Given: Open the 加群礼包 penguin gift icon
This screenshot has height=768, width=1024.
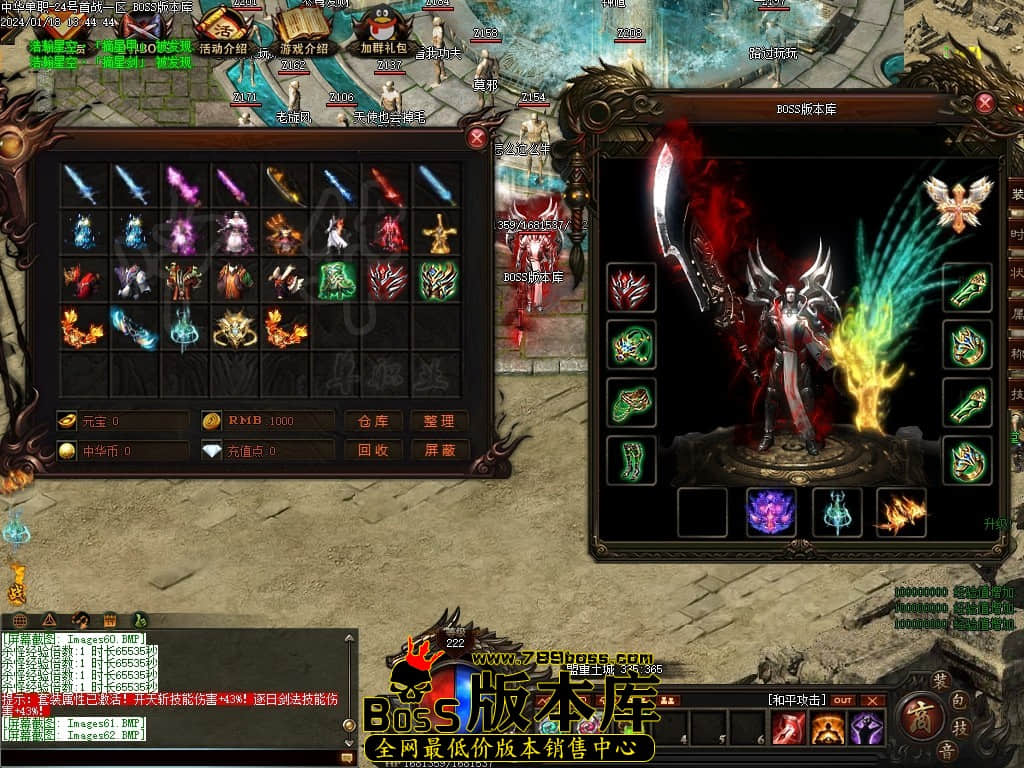Looking at the screenshot, I should pyautogui.click(x=383, y=32).
